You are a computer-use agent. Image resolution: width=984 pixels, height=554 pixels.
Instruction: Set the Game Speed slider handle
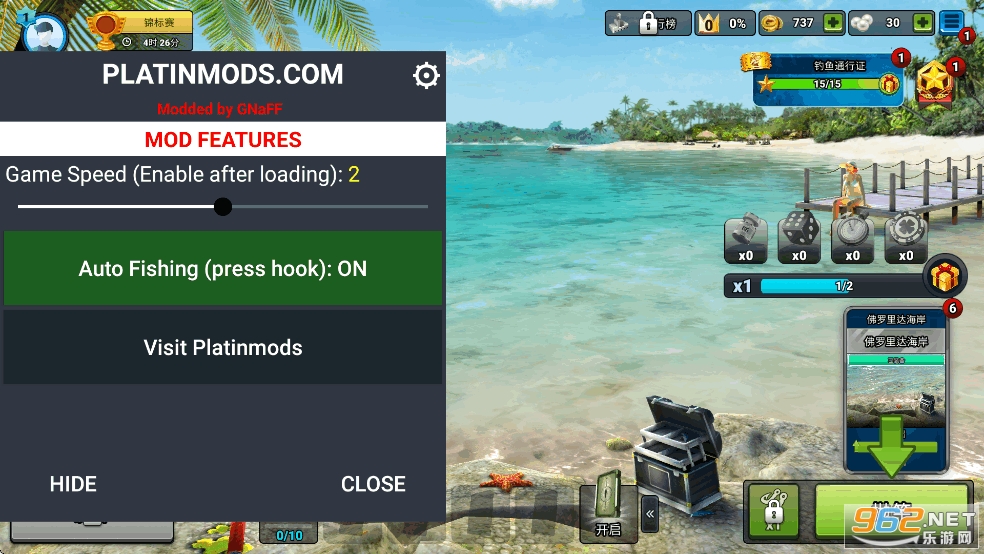pos(223,207)
